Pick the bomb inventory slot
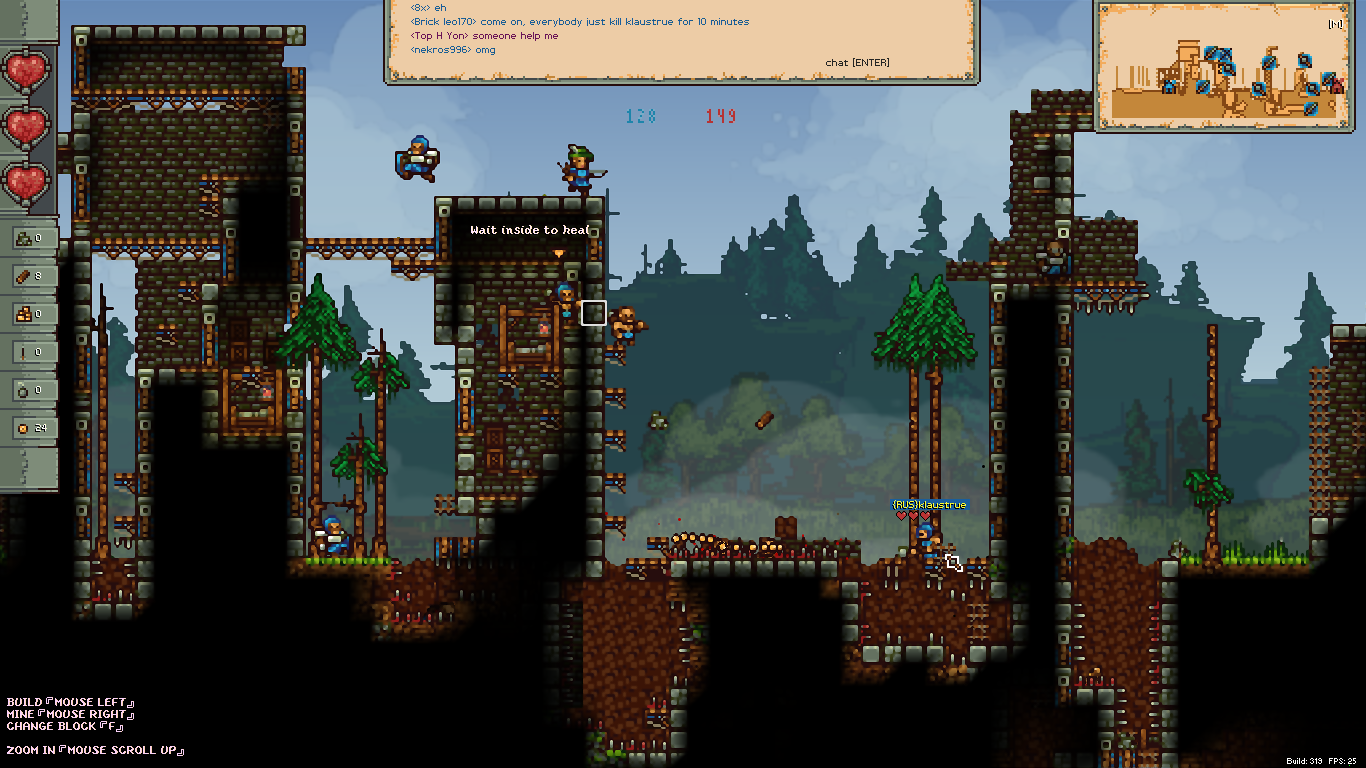 (29, 390)
